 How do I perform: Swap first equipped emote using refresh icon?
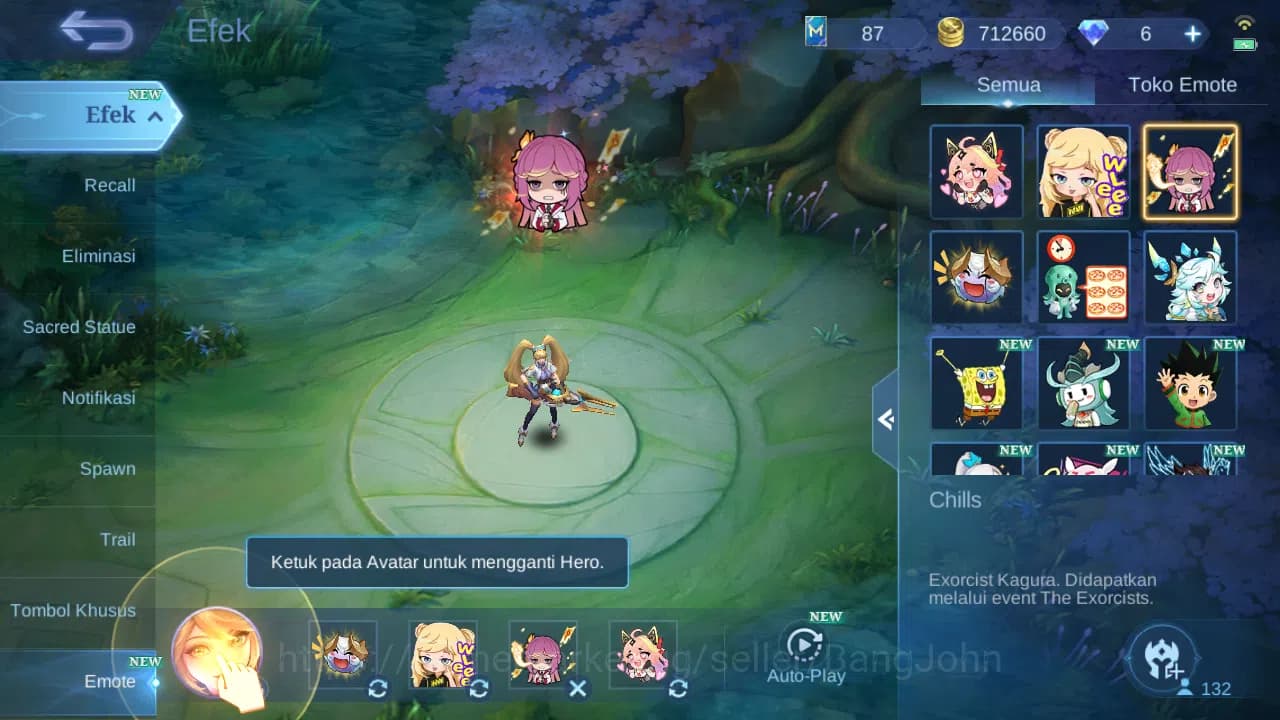378,689
